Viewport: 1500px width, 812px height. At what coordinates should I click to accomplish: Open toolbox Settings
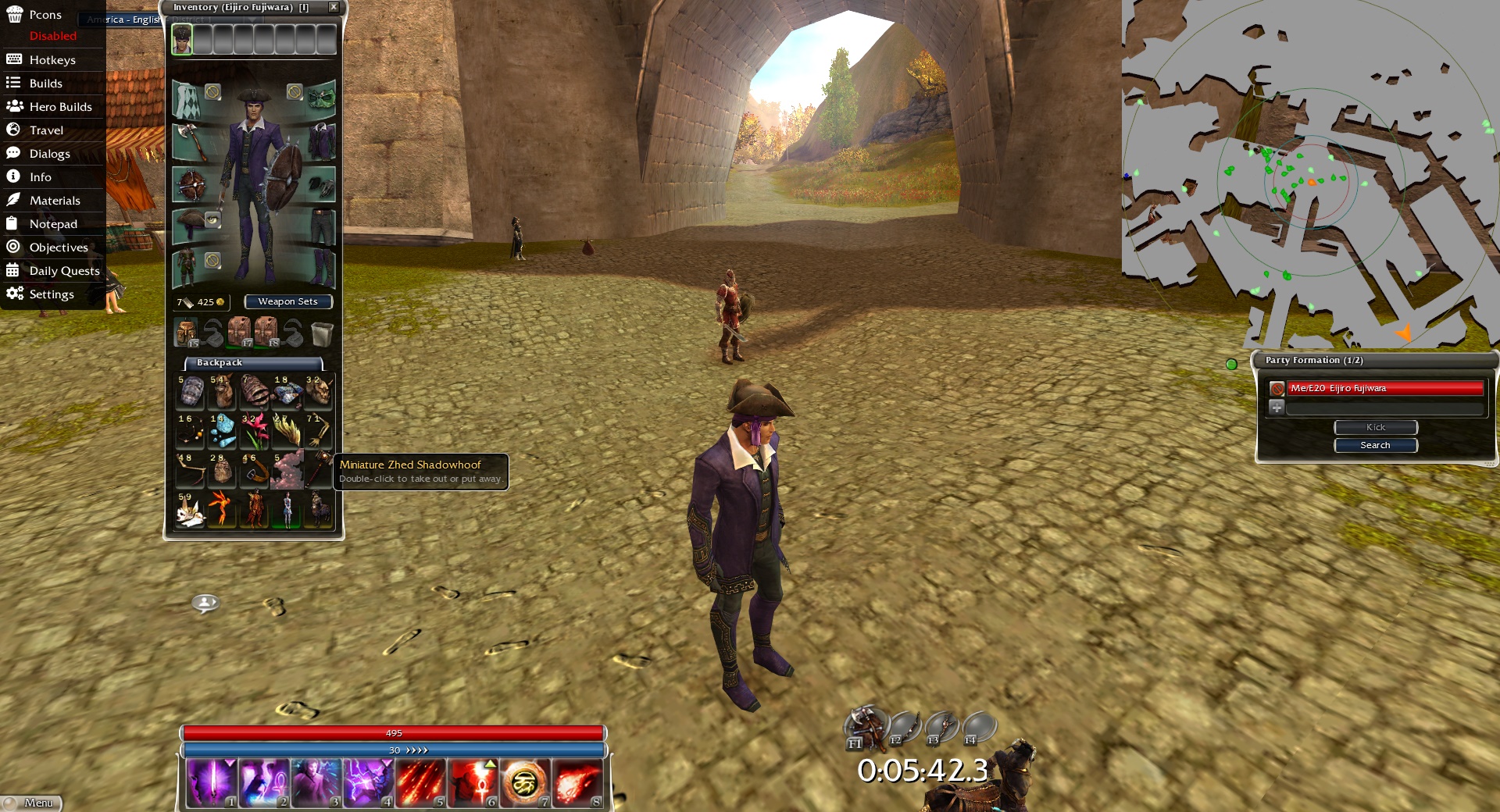(x=52, y=294)
